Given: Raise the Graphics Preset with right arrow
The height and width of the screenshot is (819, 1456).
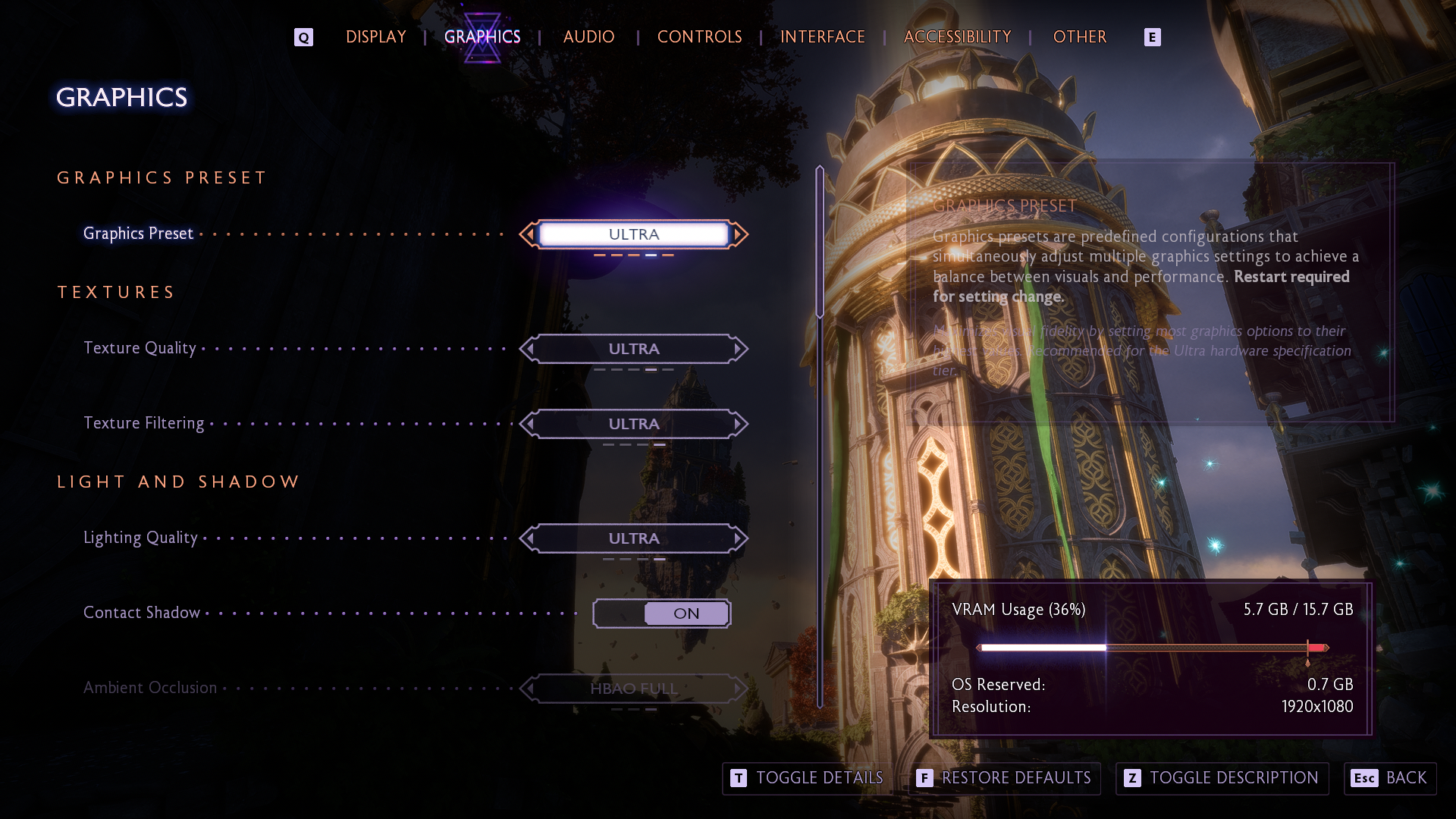Looking at the screenshot, I should [739, 234].
